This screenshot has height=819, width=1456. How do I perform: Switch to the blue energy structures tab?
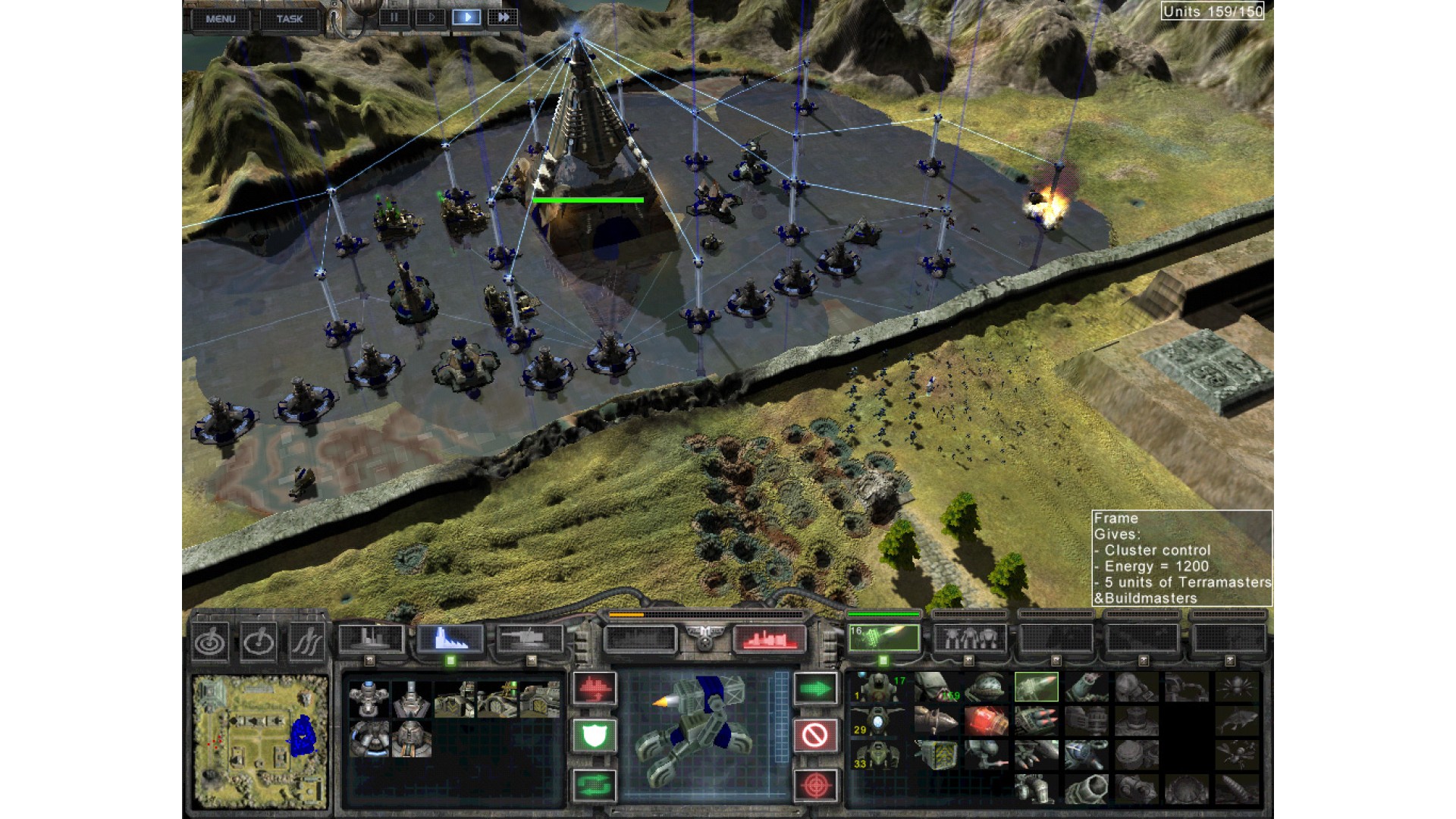(x=450, y=639)
